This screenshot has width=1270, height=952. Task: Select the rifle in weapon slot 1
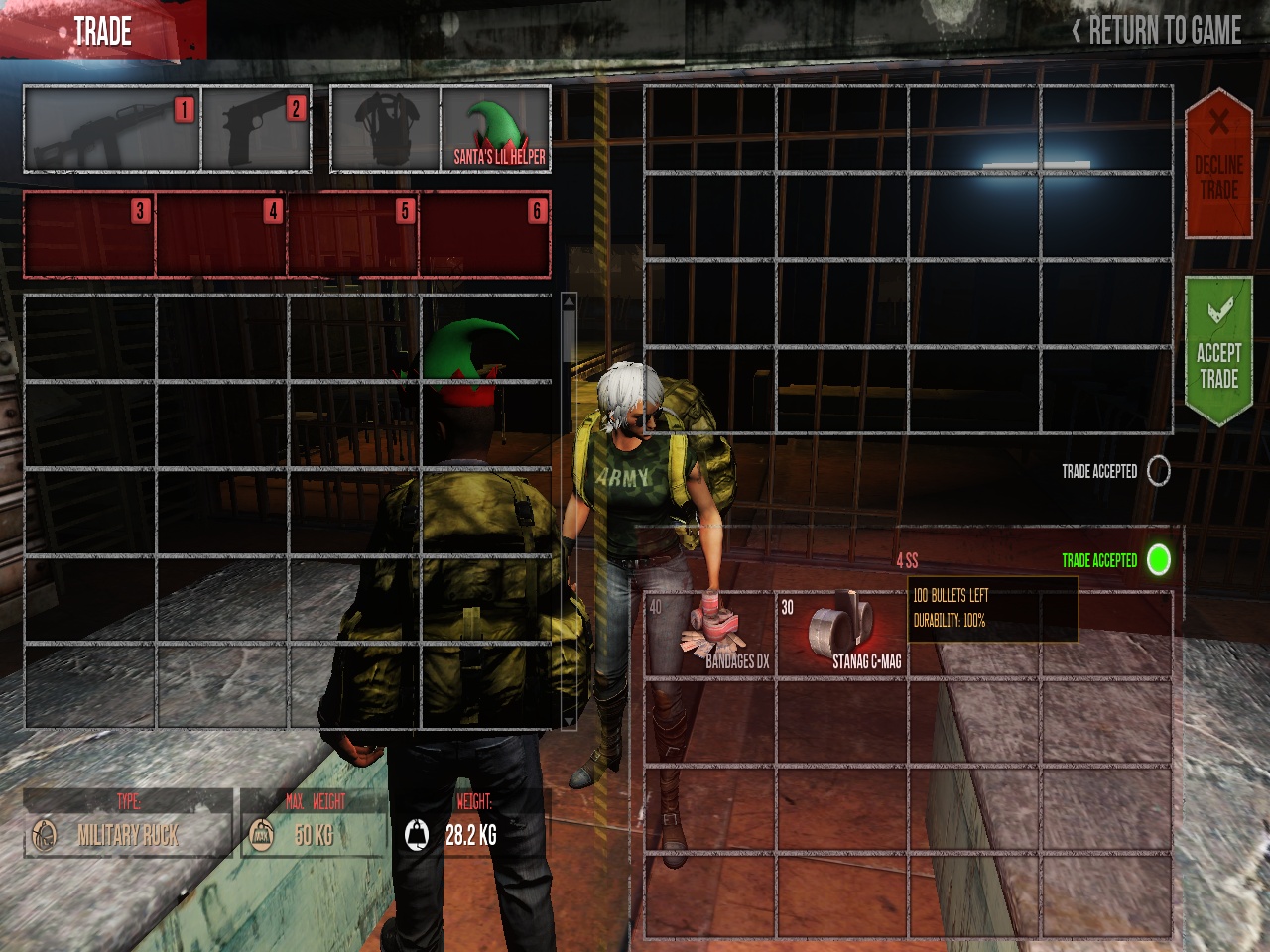pos(111,129)
